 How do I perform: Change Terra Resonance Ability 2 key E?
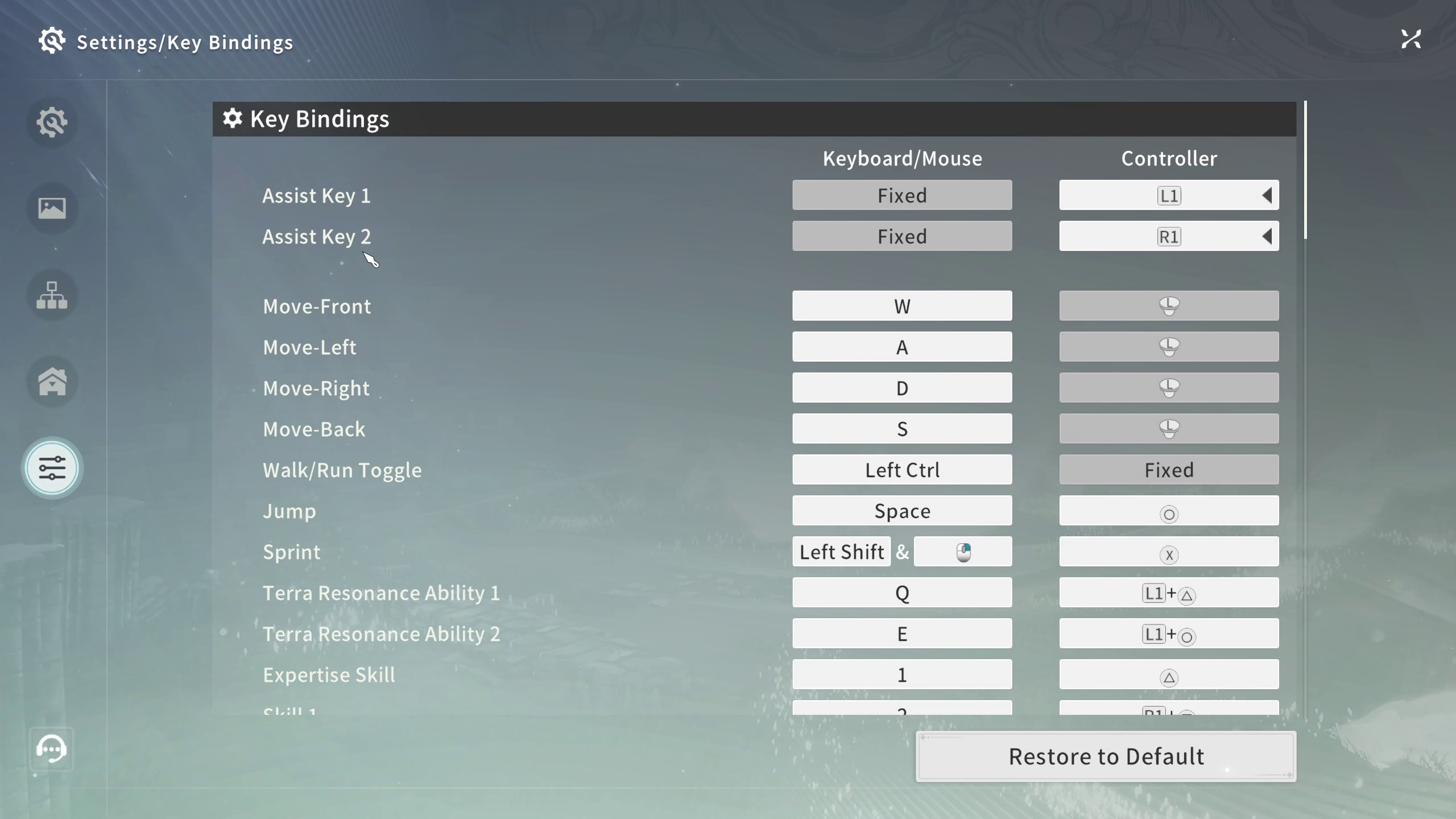[902, 634]
